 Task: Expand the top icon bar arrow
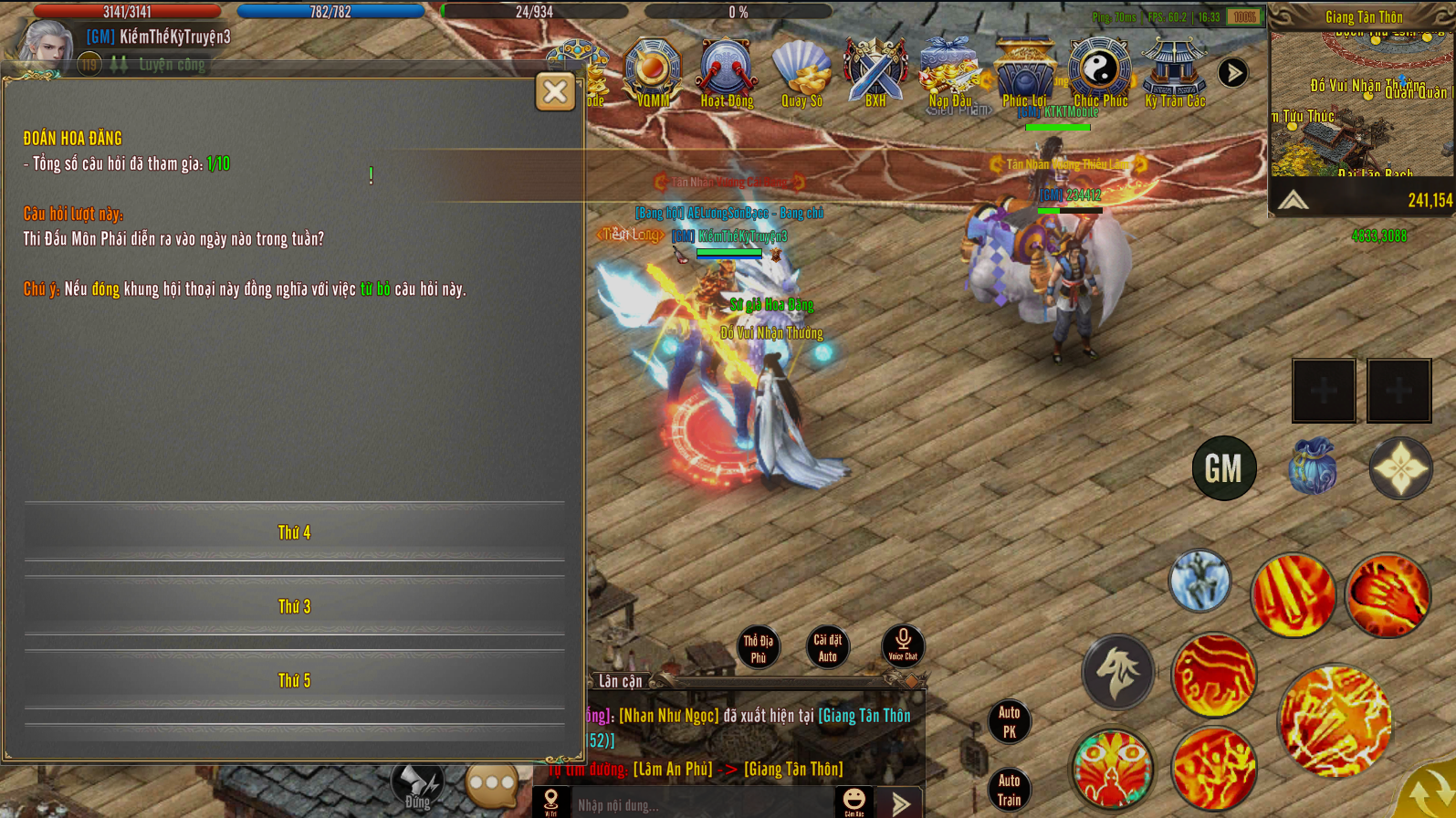[1232, 73]
